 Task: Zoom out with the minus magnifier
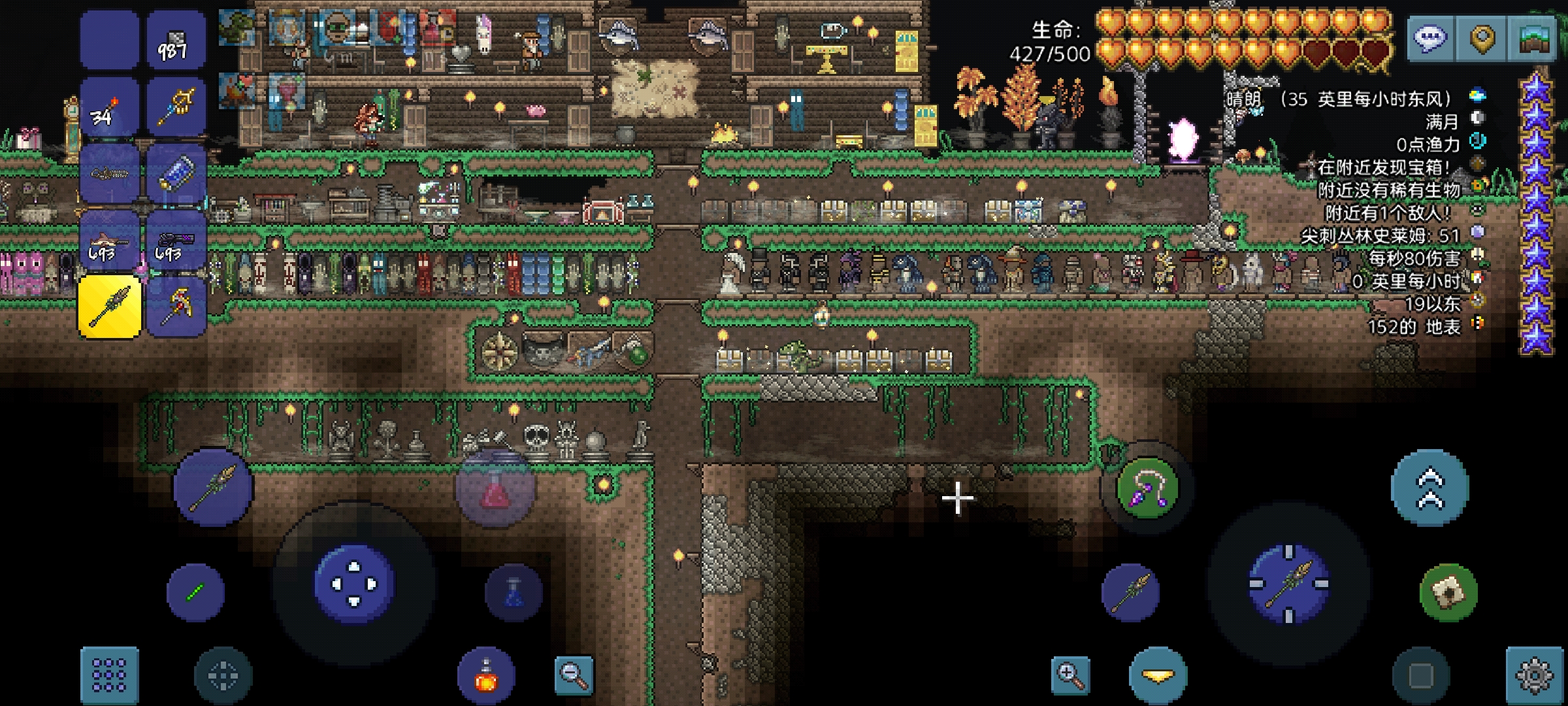coord(574,675)
